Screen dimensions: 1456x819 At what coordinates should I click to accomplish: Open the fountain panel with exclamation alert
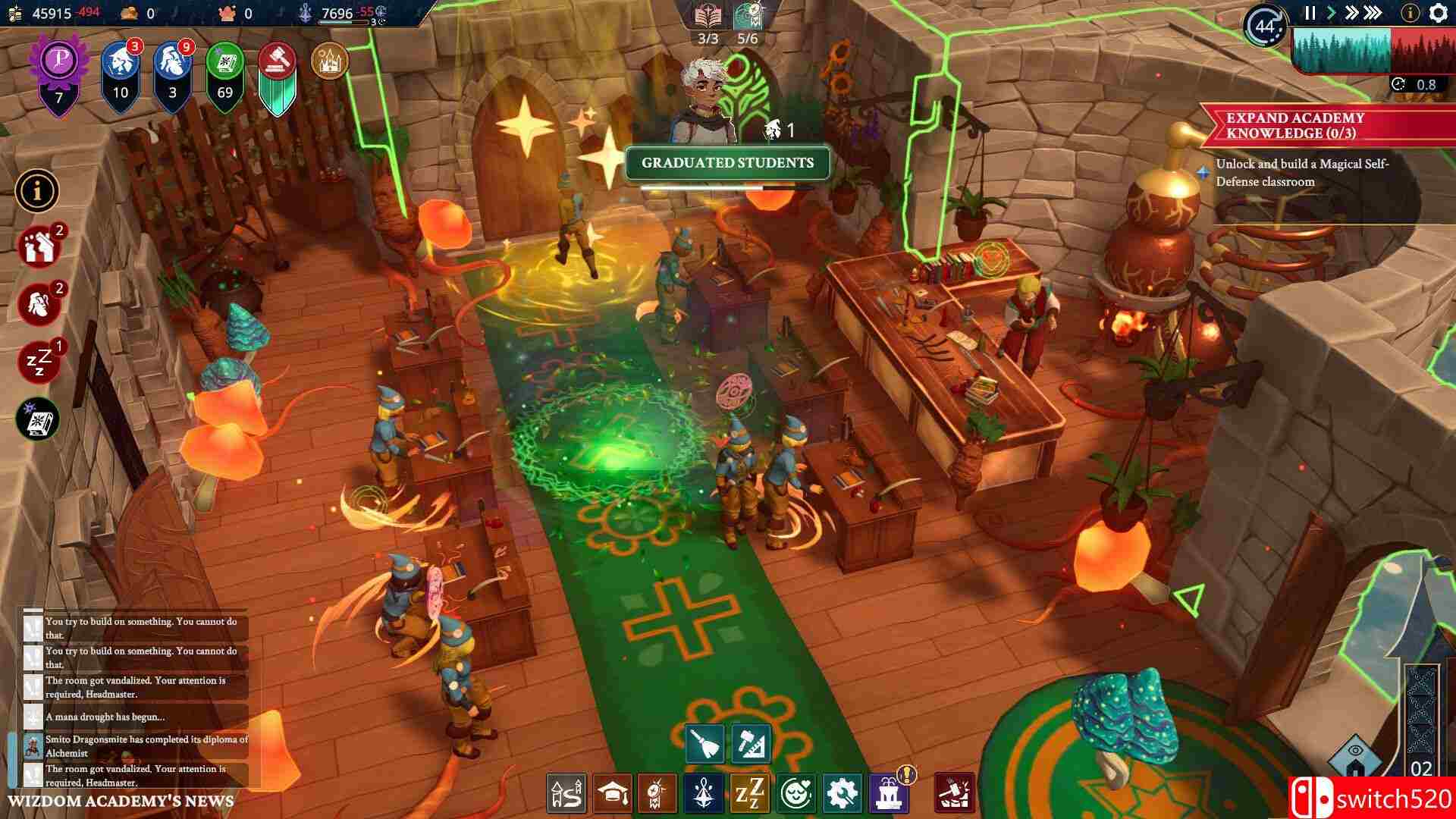[886, 794]
